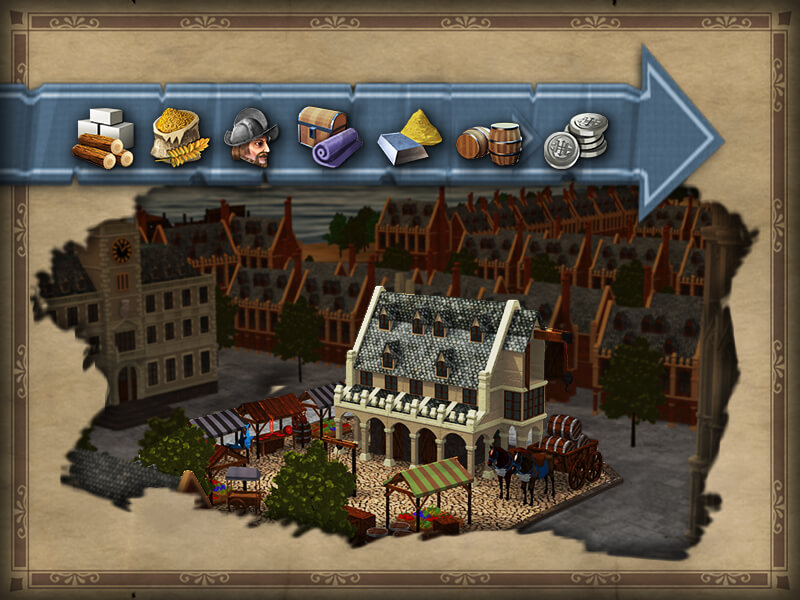Viewport: 800px width, 600px height.
Task: Choose the wooden barrels icon
Action: click(490, 143)
